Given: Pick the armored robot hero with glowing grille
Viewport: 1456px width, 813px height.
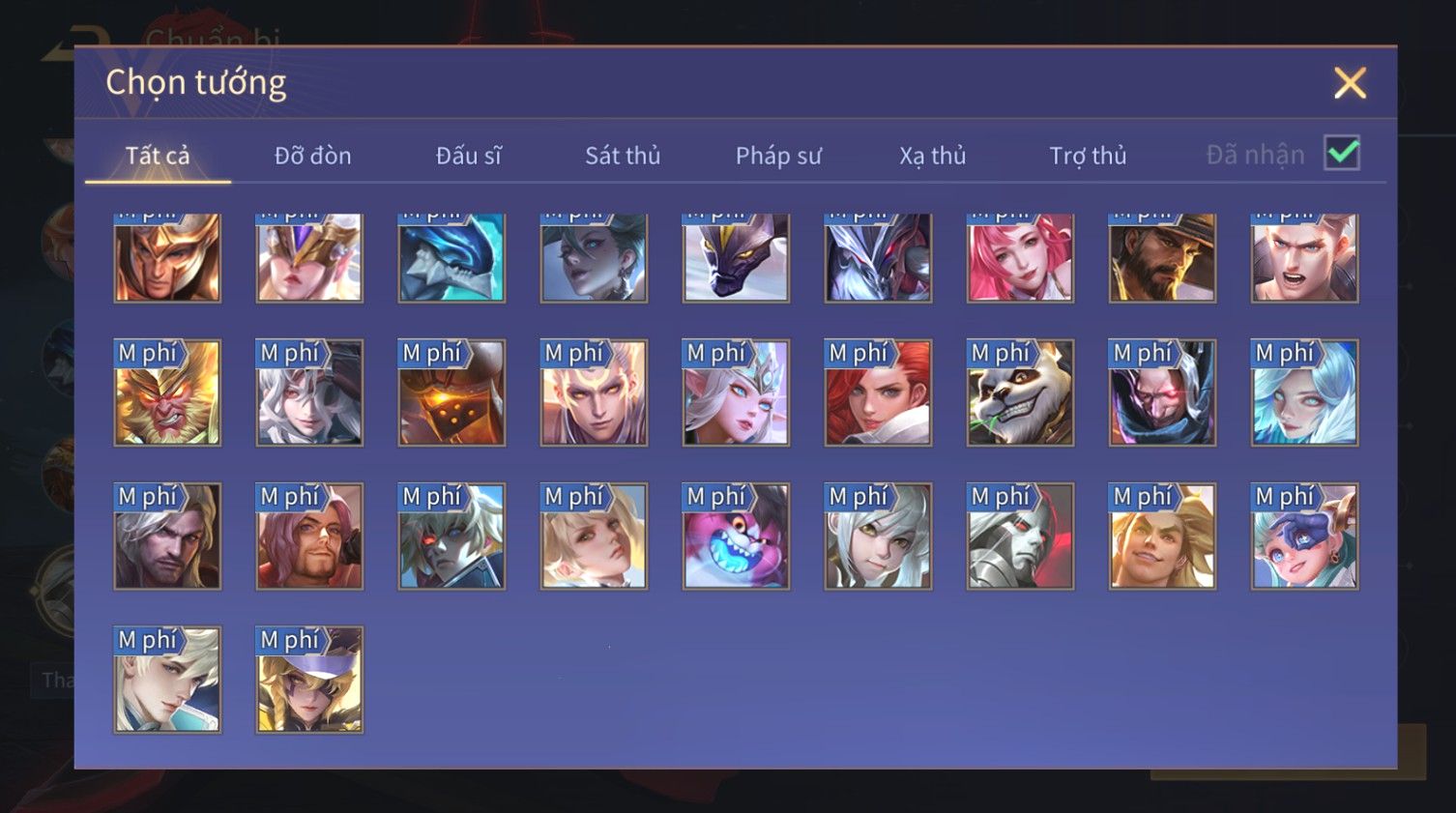Looking at the screenshot, I should pos(451,393).
